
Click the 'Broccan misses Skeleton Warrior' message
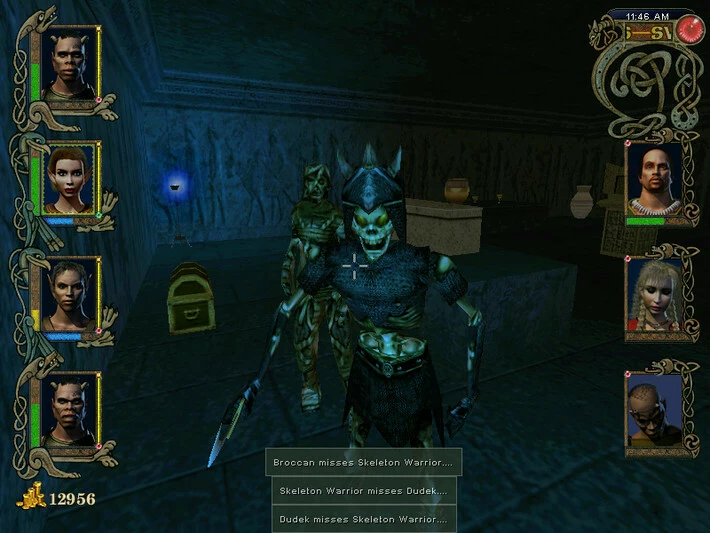pyautogui.click(x=364, y=463)
